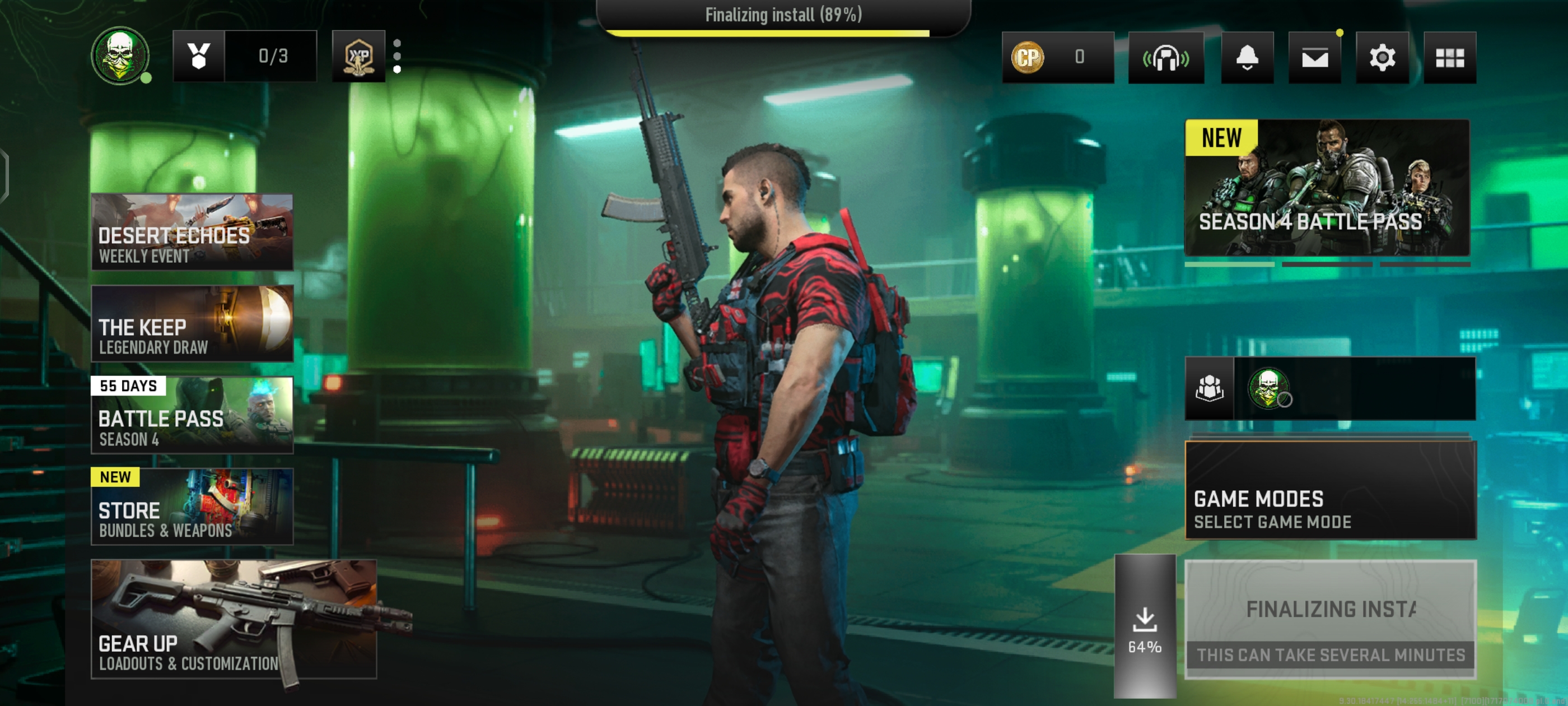Open the gear settings menu
The width and height of the screenshot is (1568, 706).
1382,57
